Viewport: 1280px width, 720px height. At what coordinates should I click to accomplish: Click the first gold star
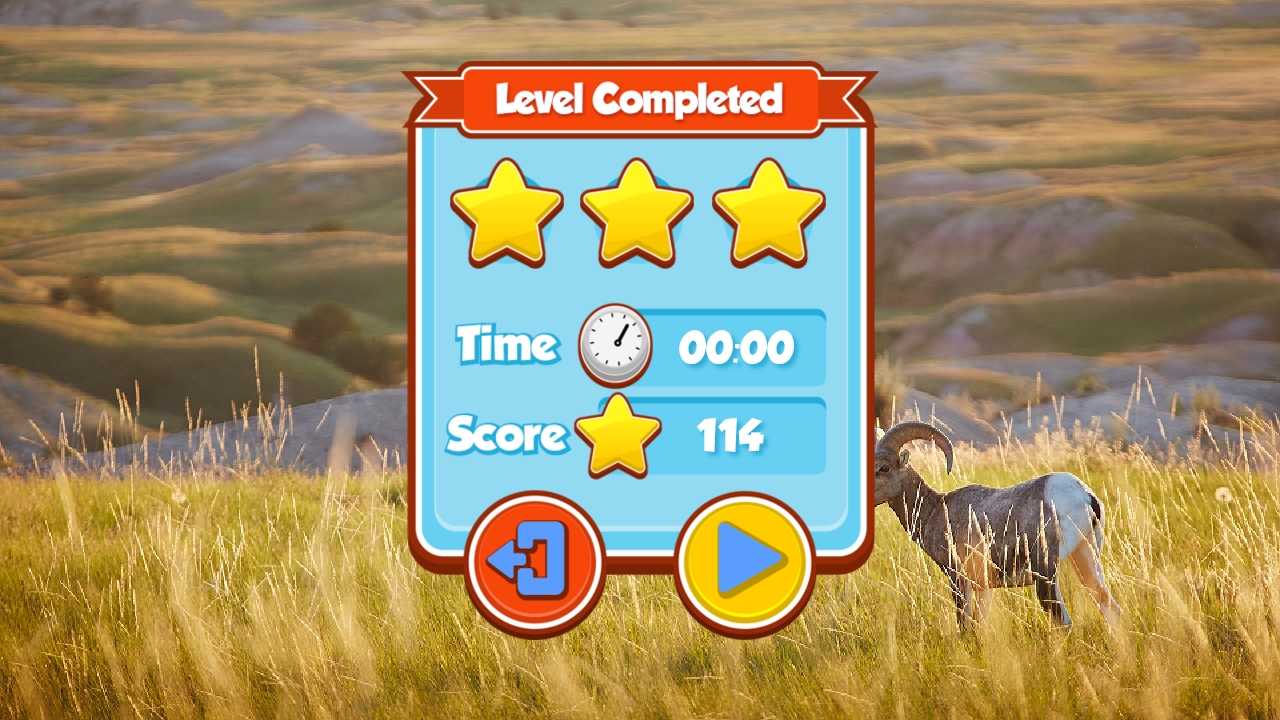pyautogui.click(x=507, y=213)
